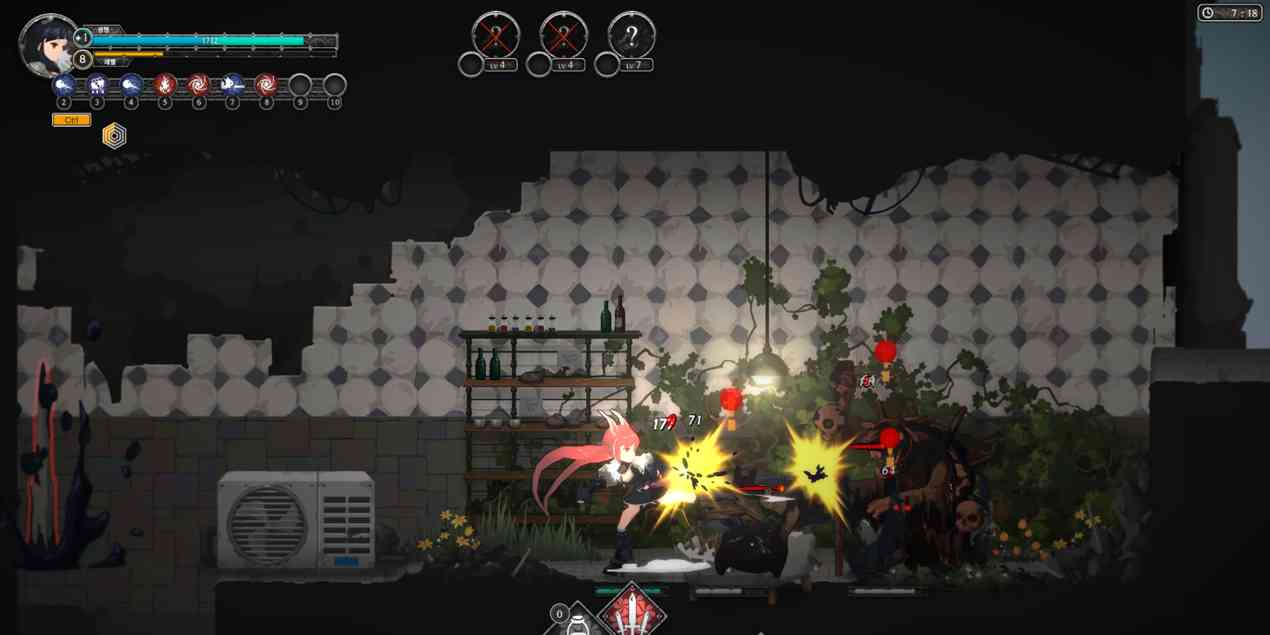Use the blue dash skill in slot 7
Viewport: 1270px width, 635px height.
[x=232, y=85]
